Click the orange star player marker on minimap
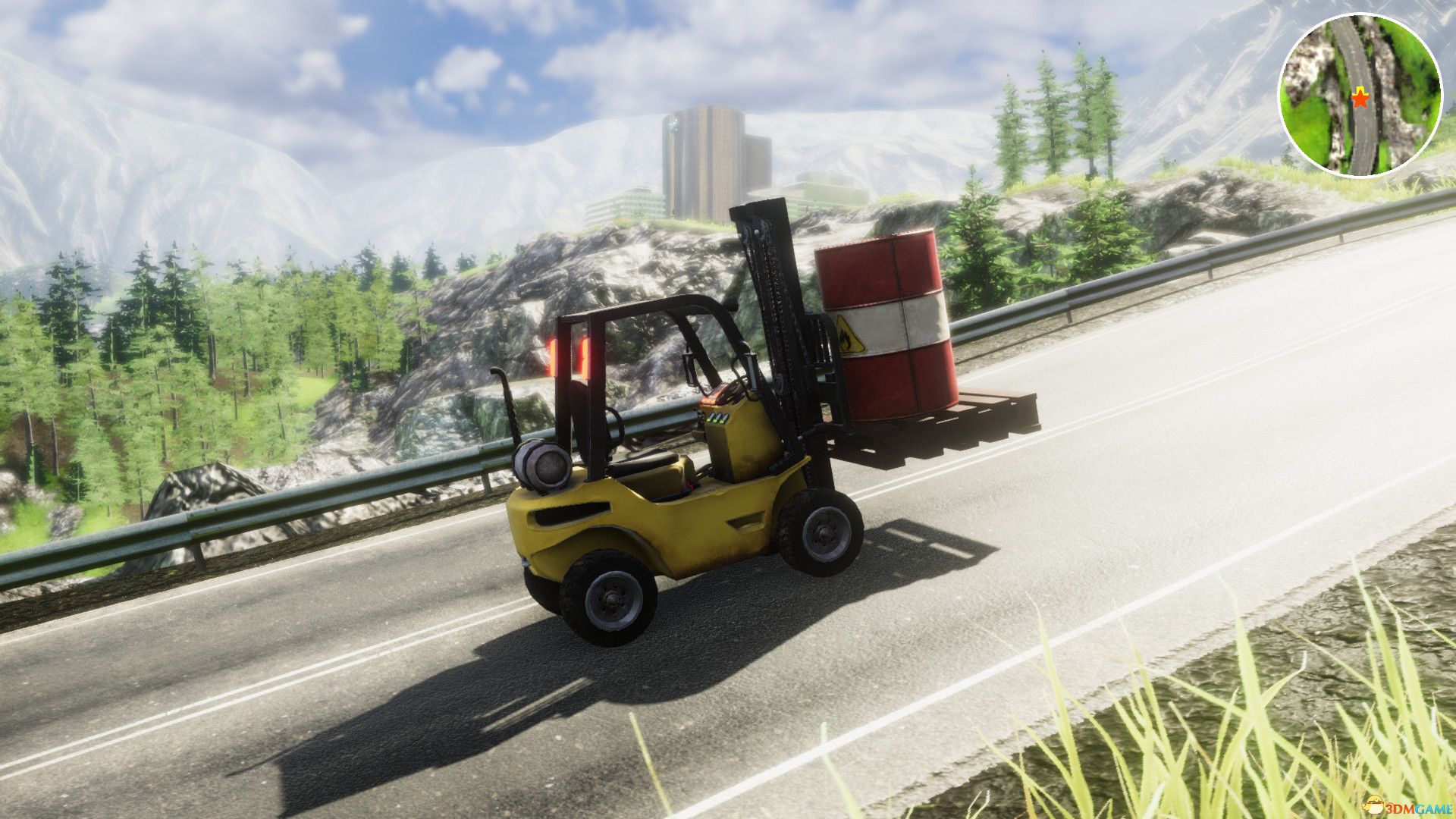Viewport: 1456px width, 819px height. [1360, 100]
